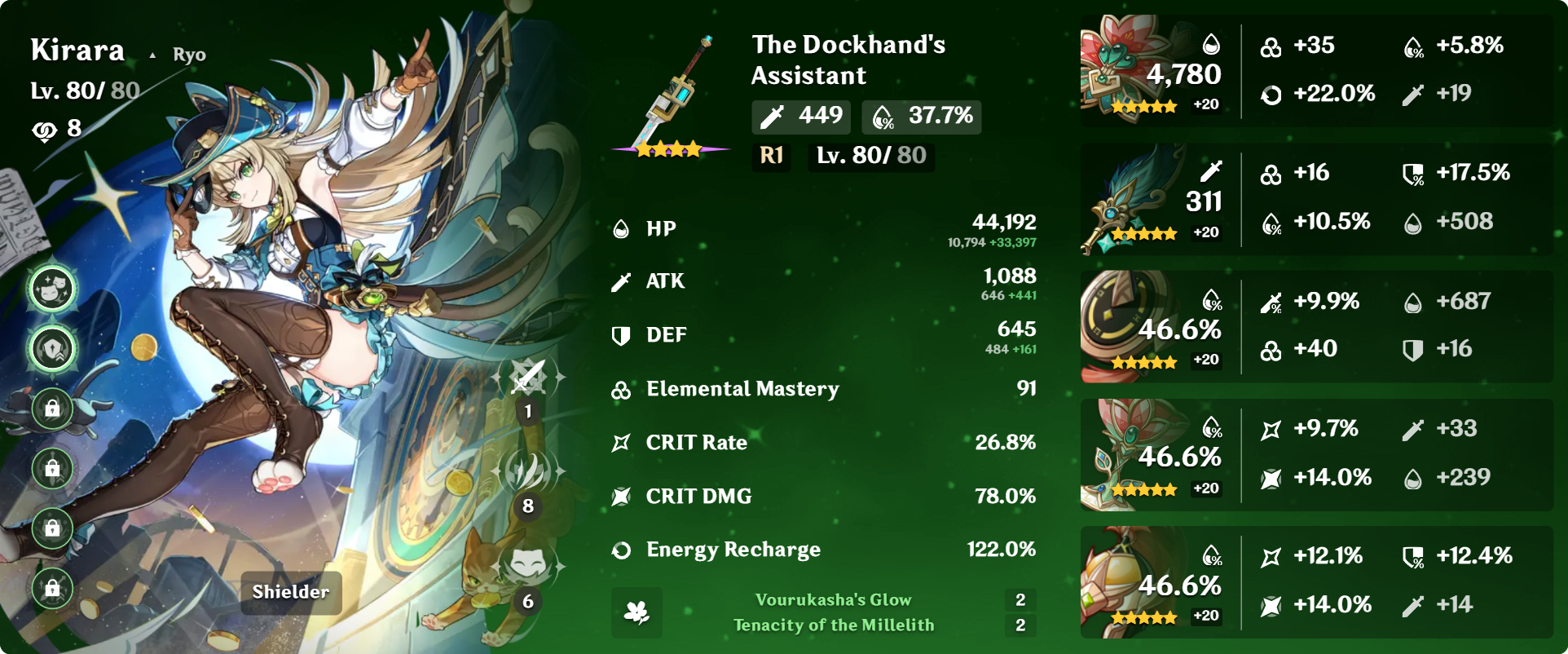Select the Tenacity of the Millelith set name
The image size is (1568, 654).
coord(833,625)
